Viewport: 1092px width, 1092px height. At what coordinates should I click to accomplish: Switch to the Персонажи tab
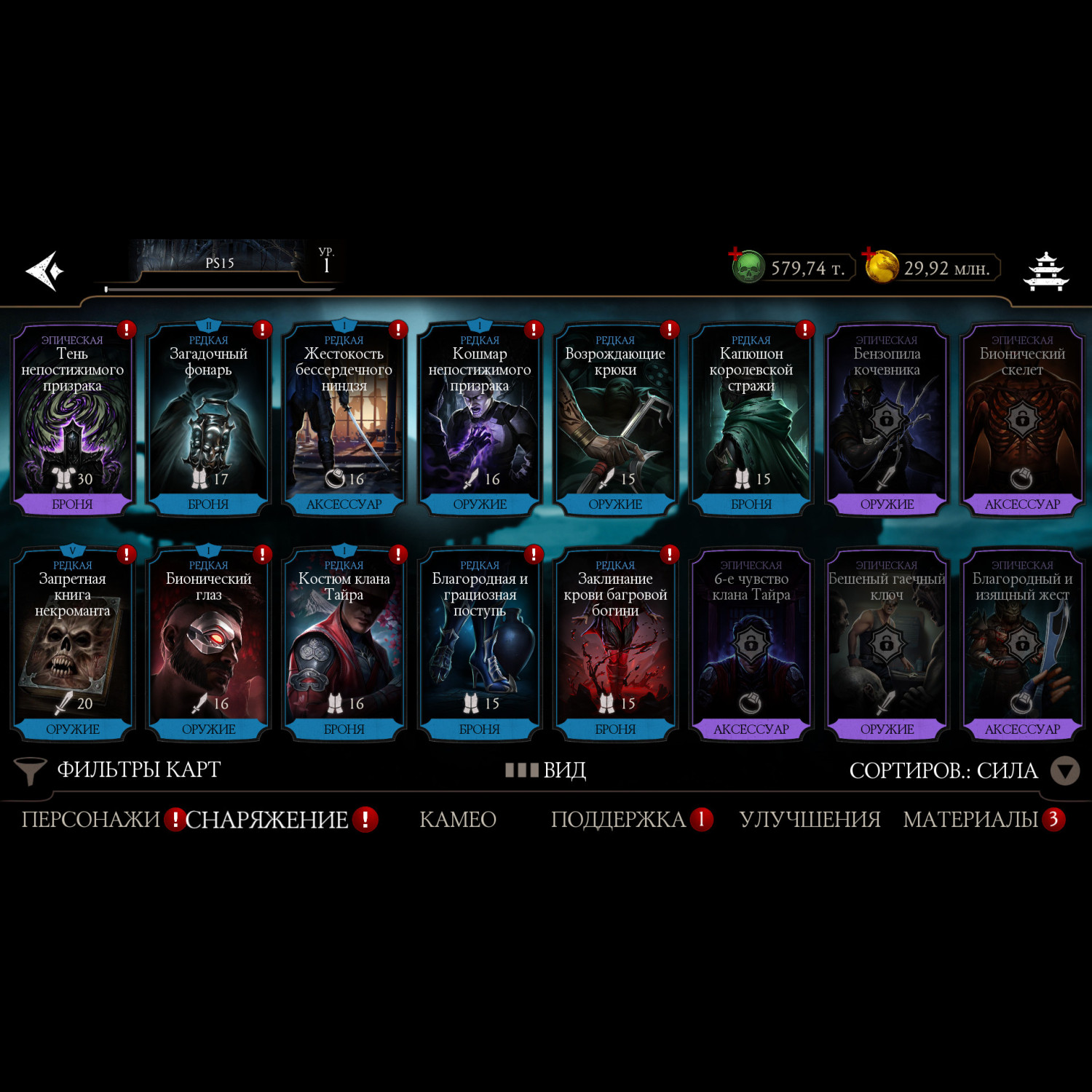pyautogui.click(x=90, y=820)
